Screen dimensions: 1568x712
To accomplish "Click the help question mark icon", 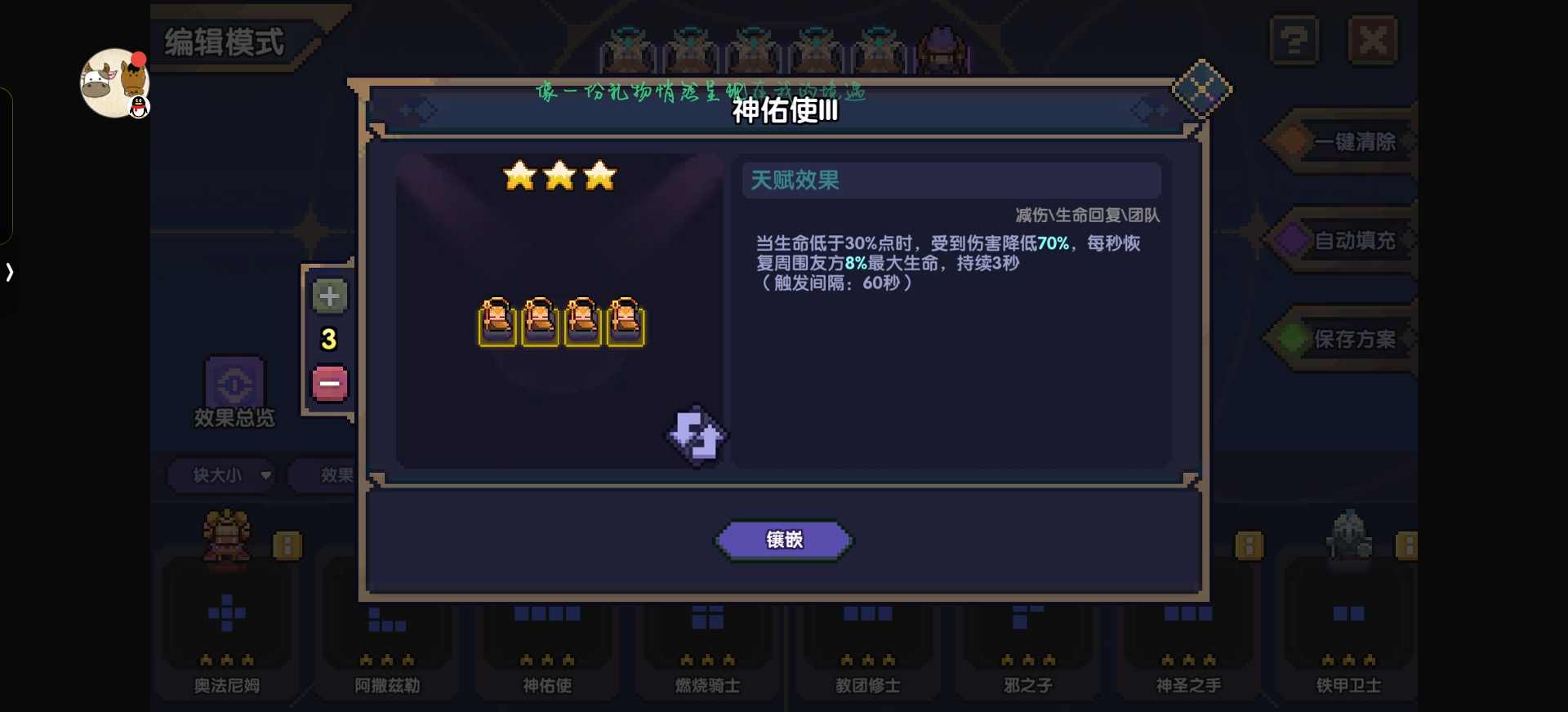I will pyautogui.click(x=1294, y=39).
